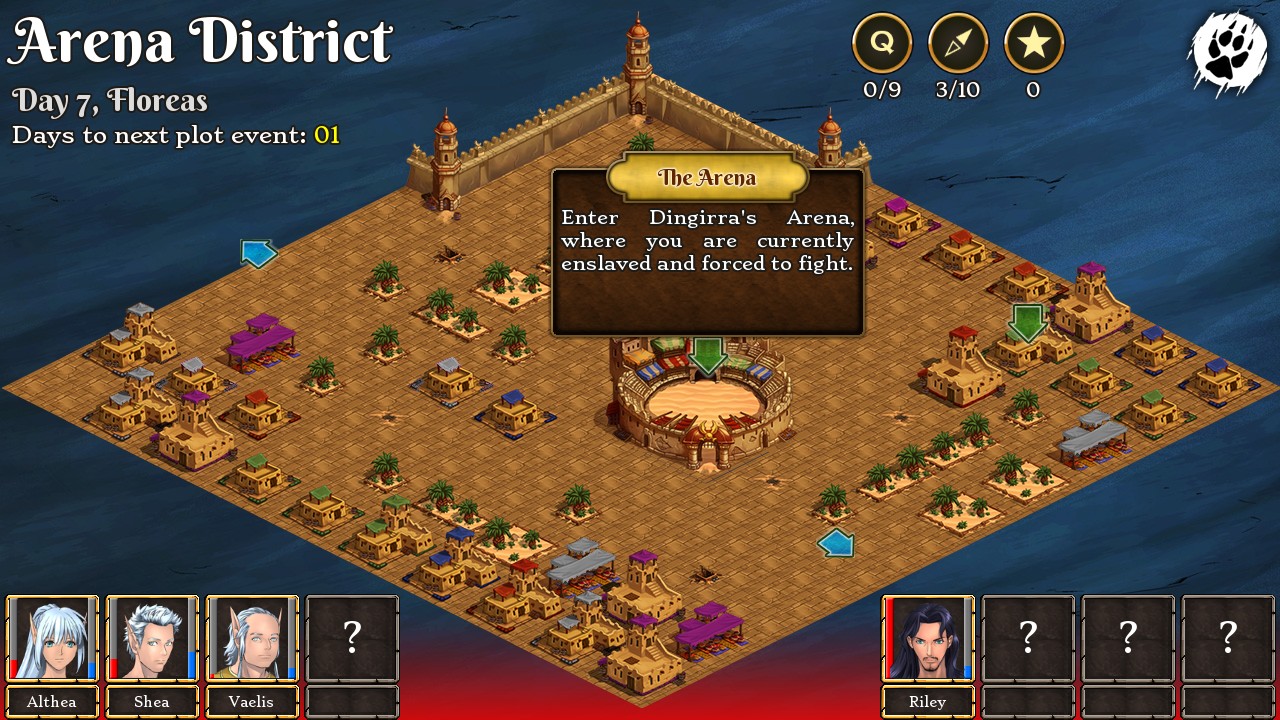1280x720 pixels.
Task: Click the yellow plot event counter 01
Action: point(326,135)
